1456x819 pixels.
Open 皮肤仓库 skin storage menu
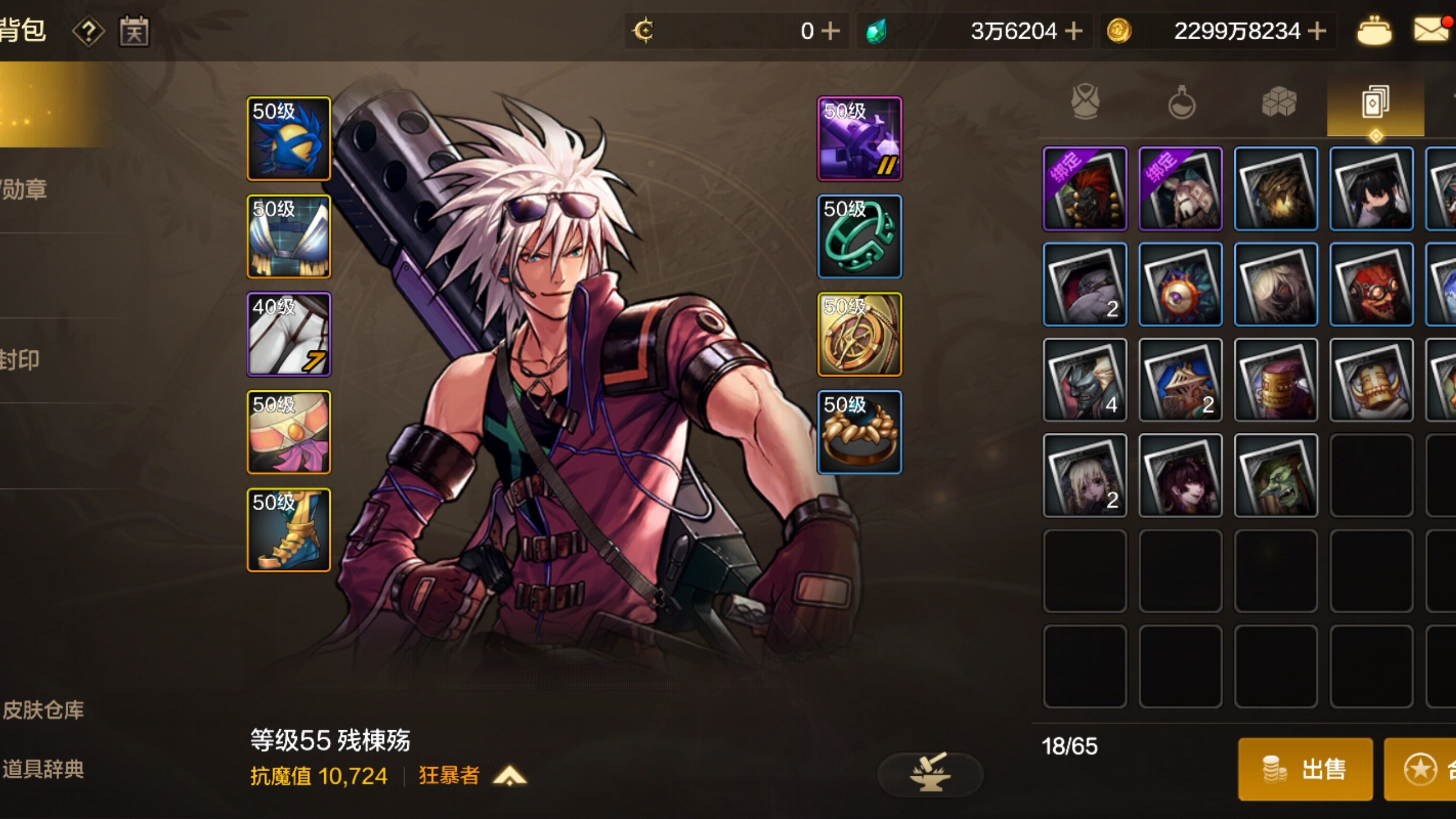tap(43, 710)
